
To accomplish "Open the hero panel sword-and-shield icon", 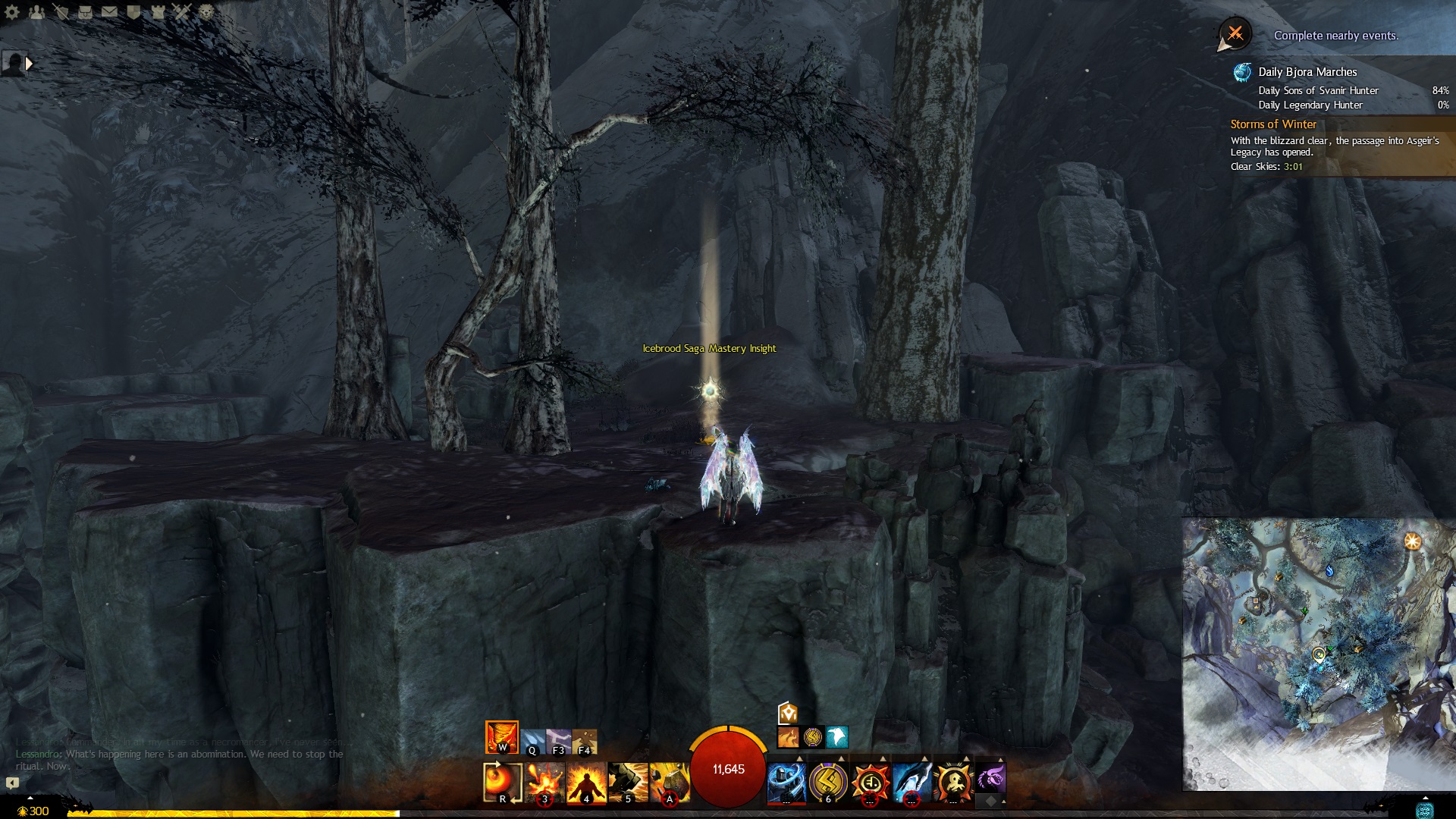I will click(x=61, y=11).
